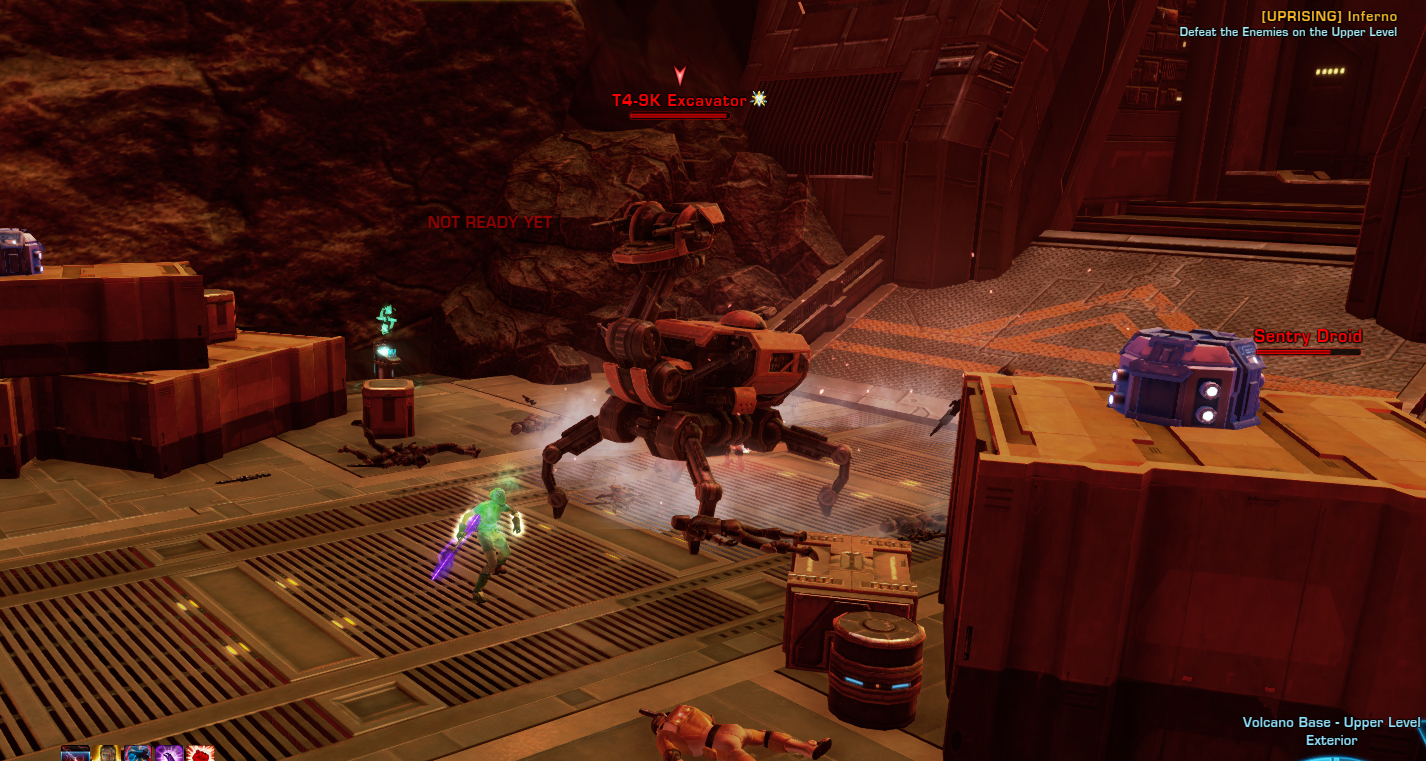The height and width of the screenshot is (761, 1426).
Task: Use the glowing golden portrait ability icon
Action: click(x=106, y=752)
